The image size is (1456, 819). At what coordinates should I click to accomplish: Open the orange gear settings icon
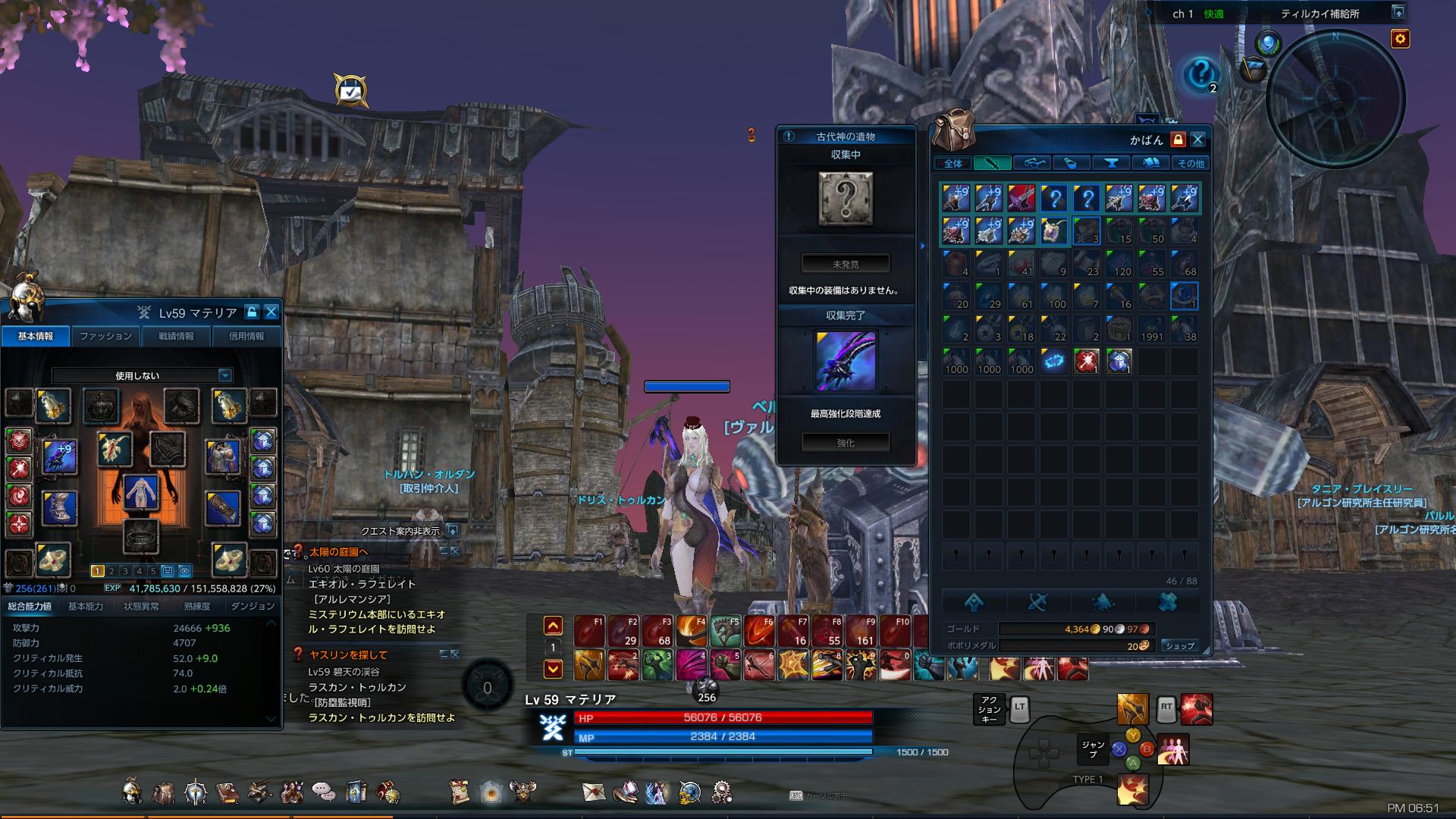coord(1400,39)
